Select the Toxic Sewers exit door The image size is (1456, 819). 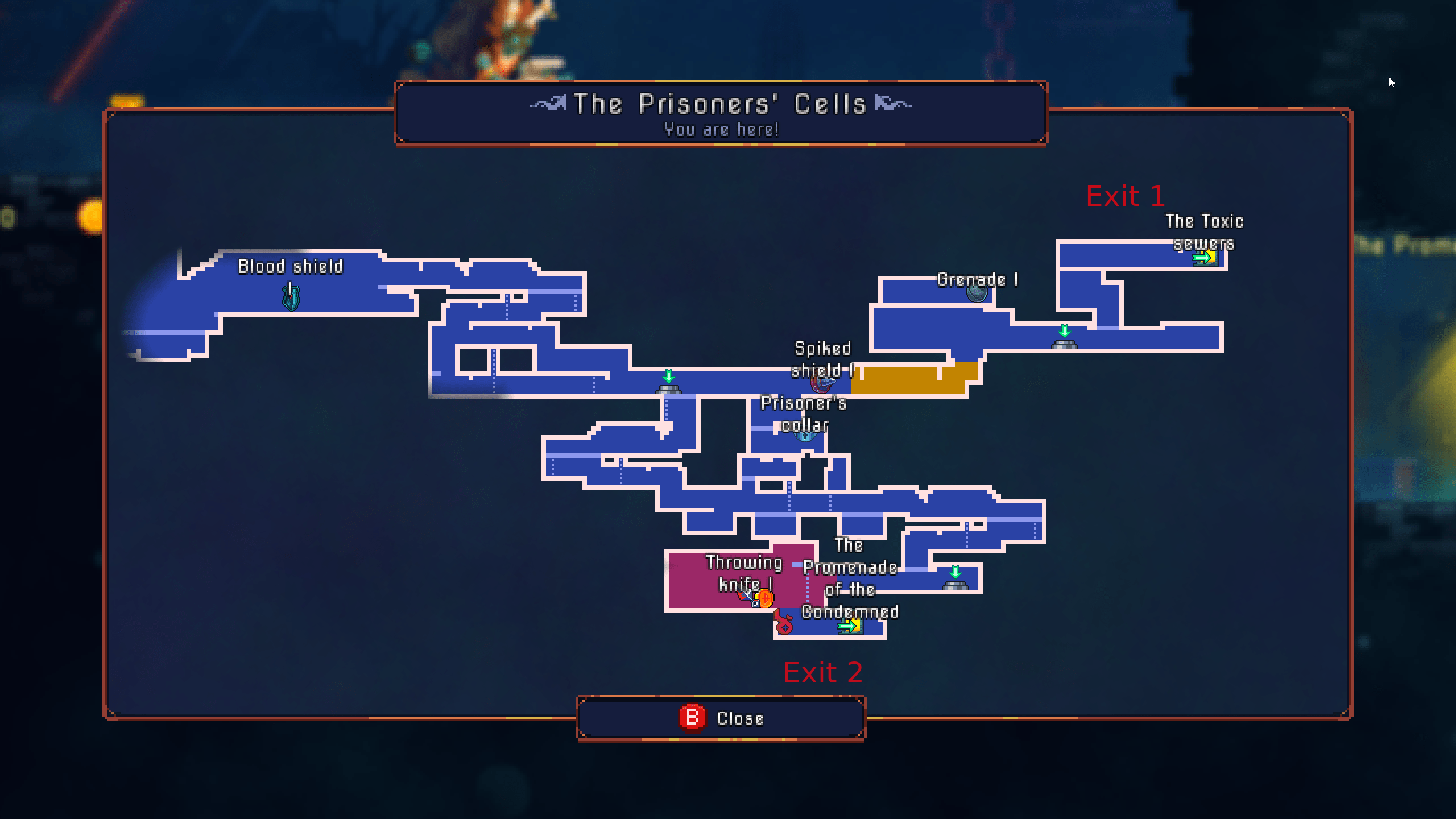pyautogui.click(x=1206, y=258)
